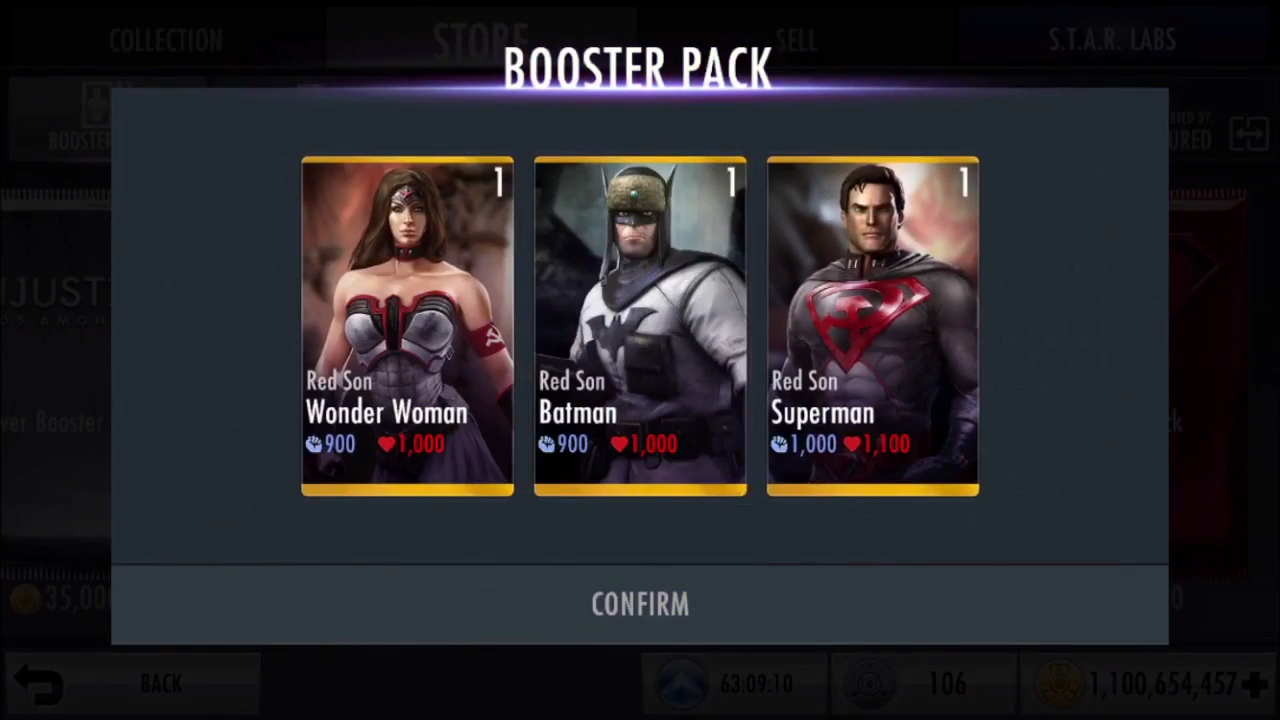Select the Red Son Superman card
The image size is (1280, 720).
pyautogui.click(x=872, y=325)
